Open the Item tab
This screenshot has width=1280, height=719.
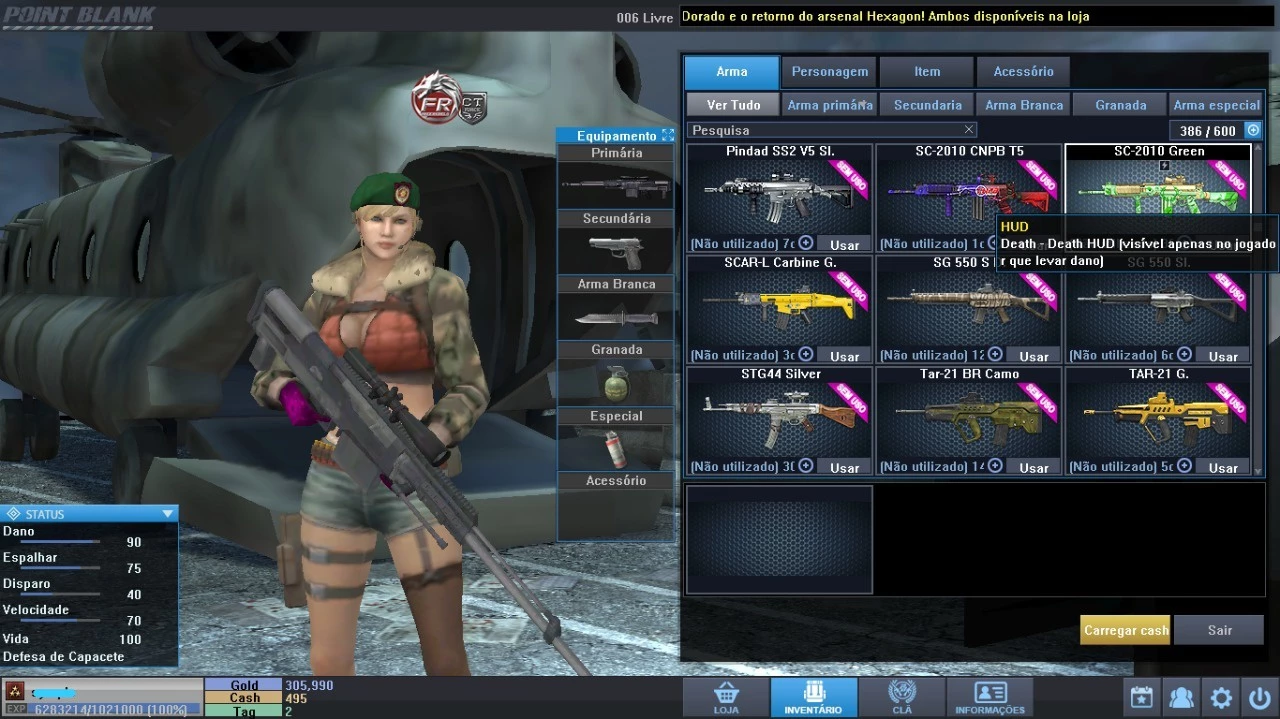[x=927, y=72]
